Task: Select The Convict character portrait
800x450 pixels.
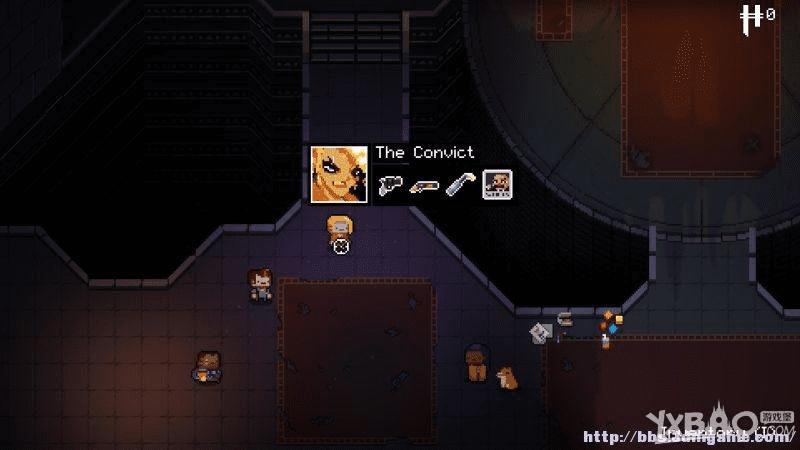Action: point(338,174)
